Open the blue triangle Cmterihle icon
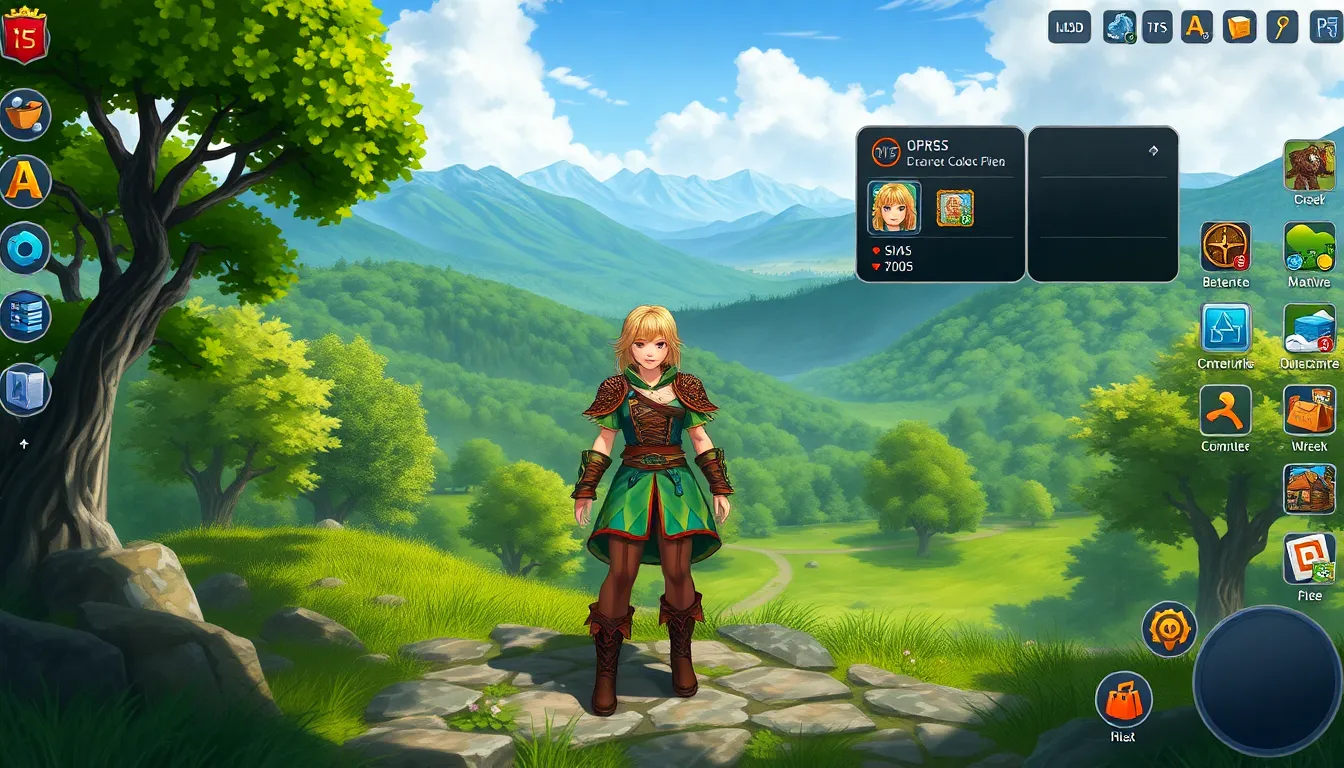Image resolution: width=1344 pixels, height=768 pixels. (1225, 329)
